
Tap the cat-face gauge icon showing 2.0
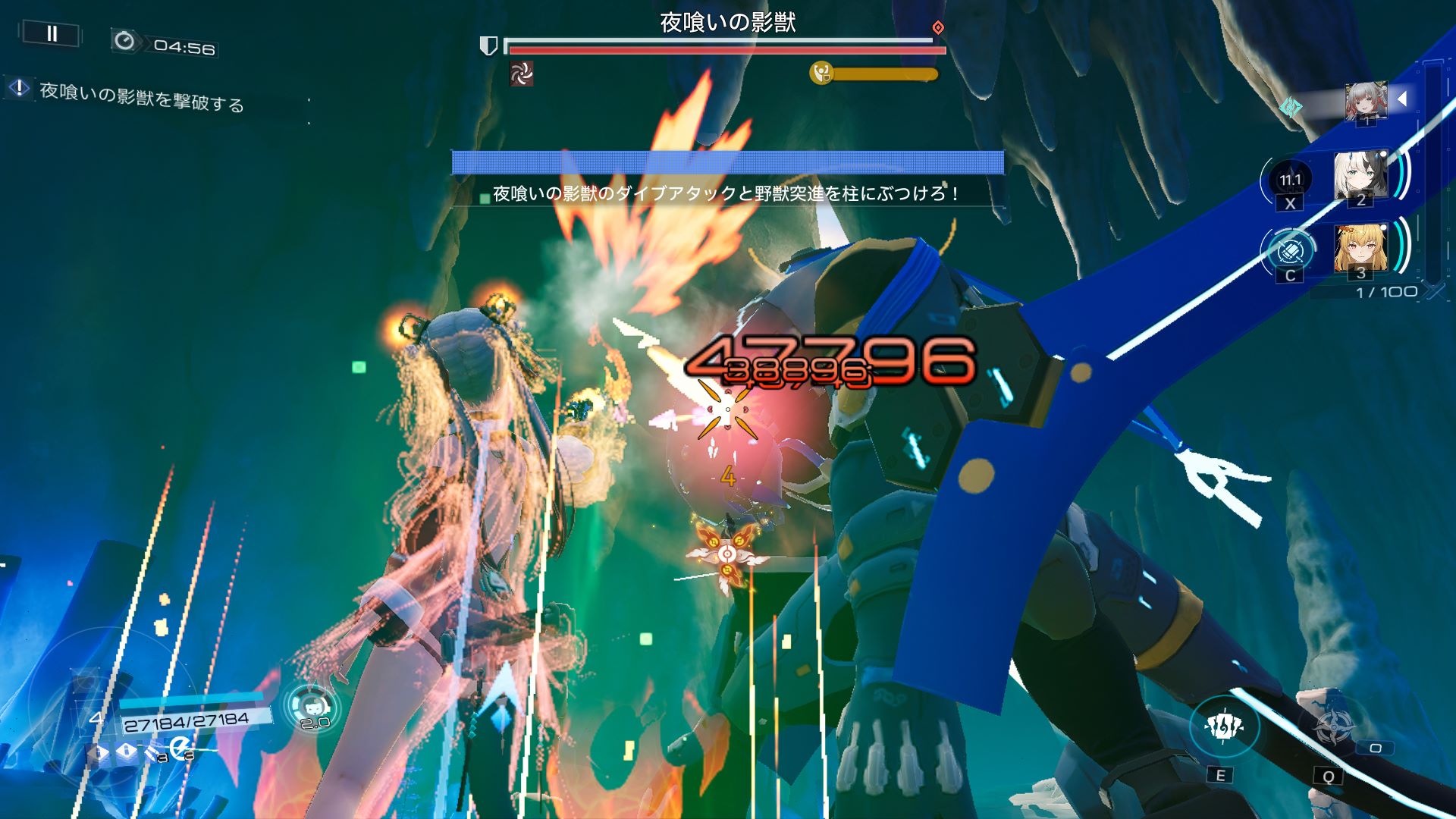[x=312, y=705]
